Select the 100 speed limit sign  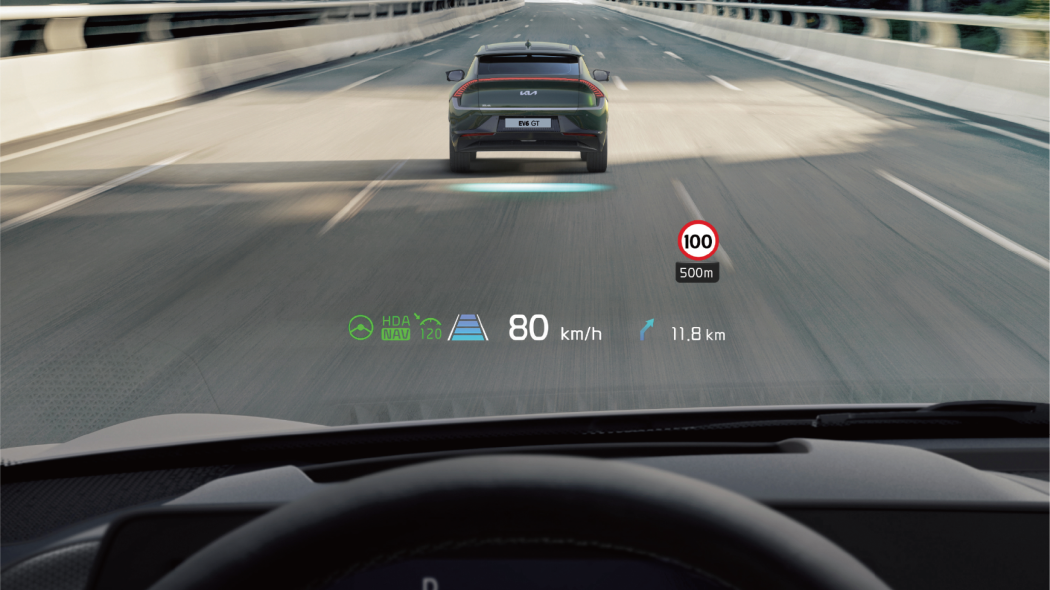click(x=698, y=241)
